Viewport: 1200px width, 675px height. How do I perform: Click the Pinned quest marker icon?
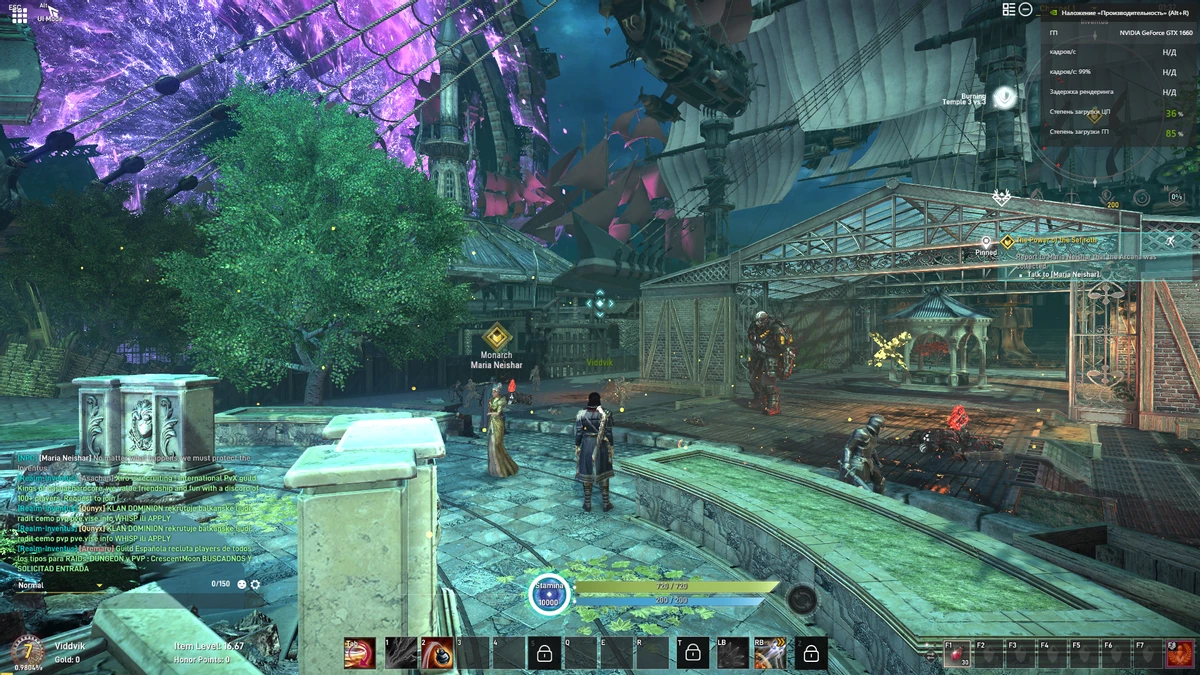click(986, 242)
